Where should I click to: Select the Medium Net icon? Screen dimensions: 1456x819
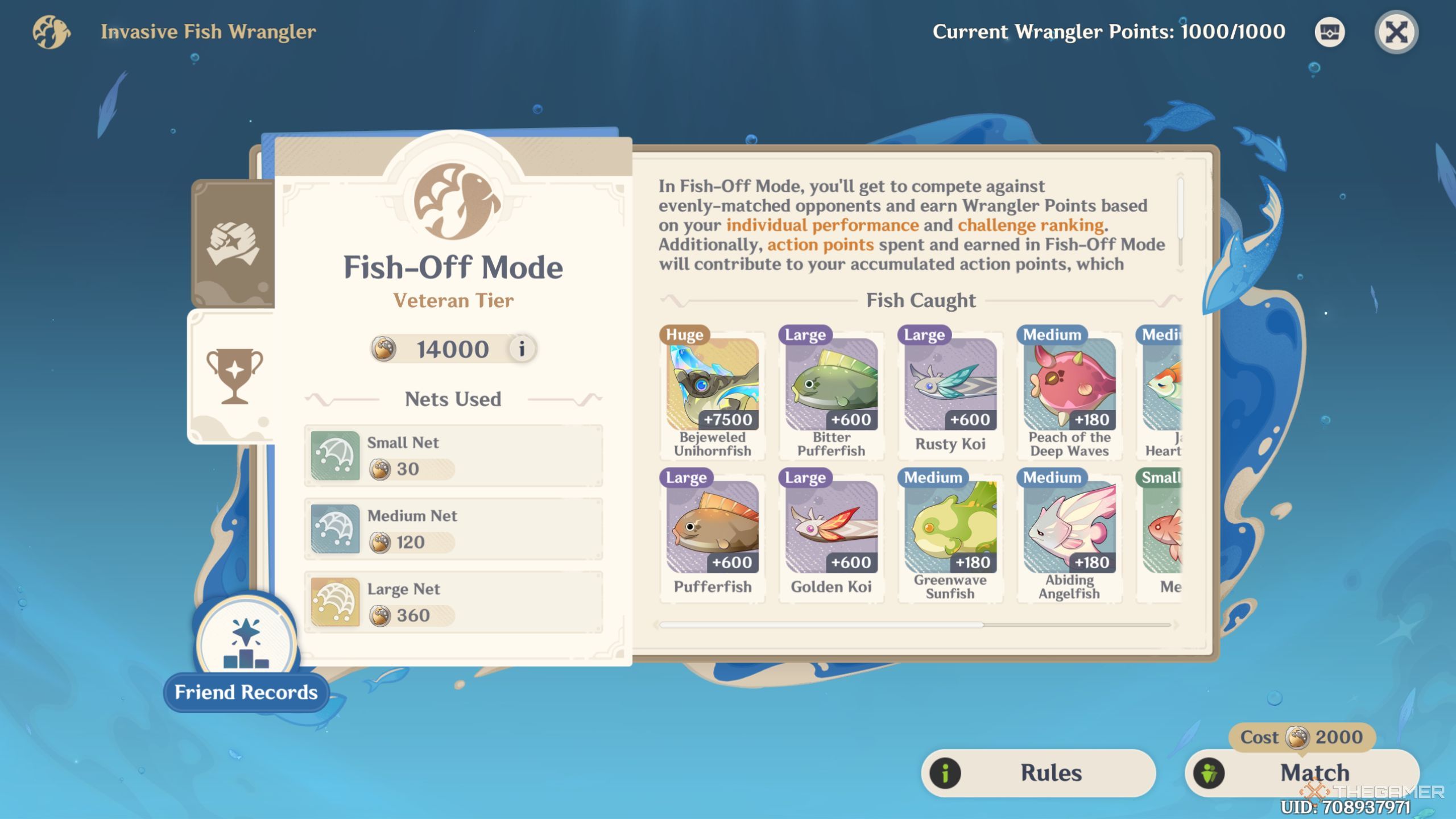[x=335, y=528]
